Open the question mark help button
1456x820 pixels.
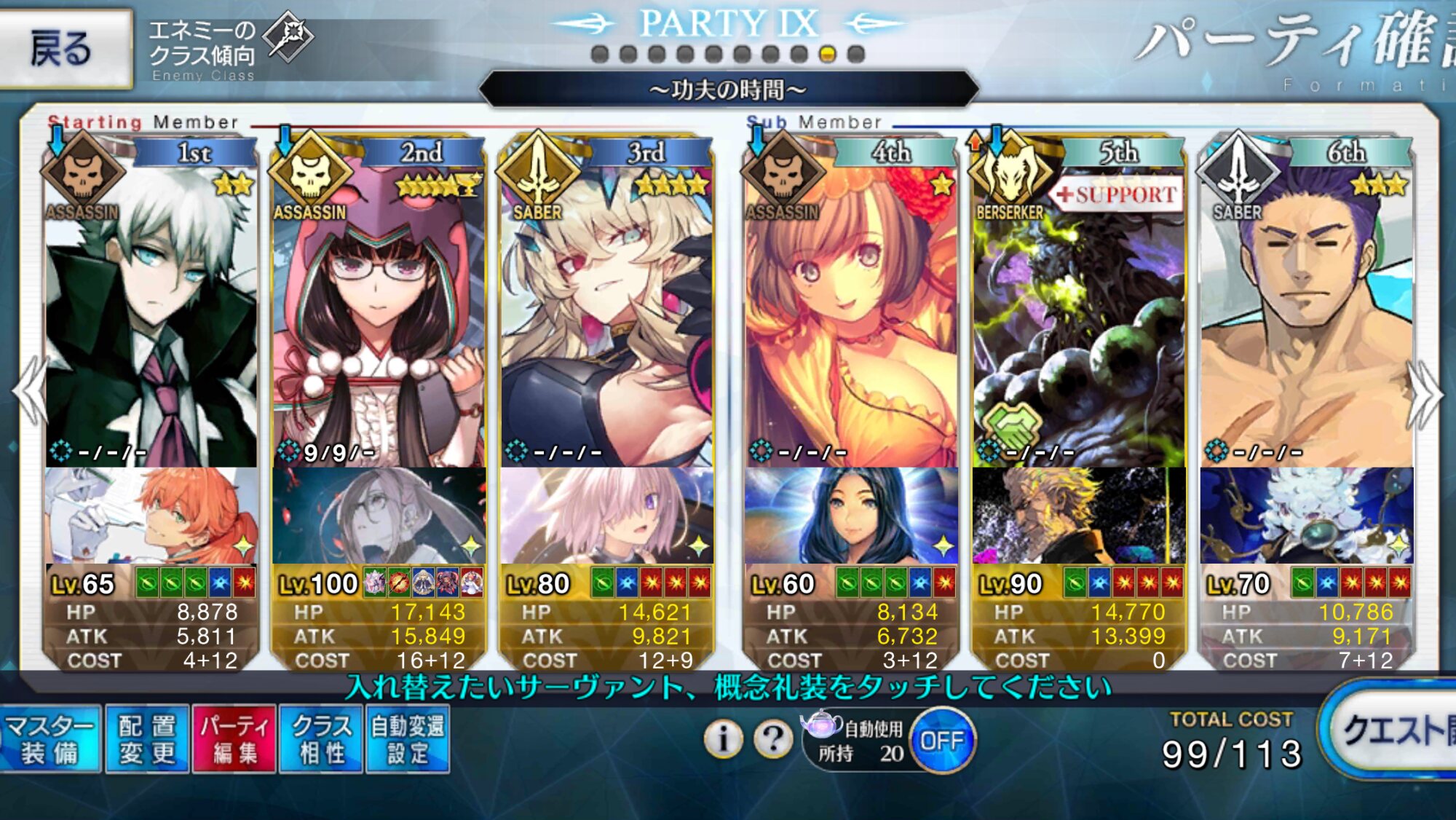click(773, 739)
